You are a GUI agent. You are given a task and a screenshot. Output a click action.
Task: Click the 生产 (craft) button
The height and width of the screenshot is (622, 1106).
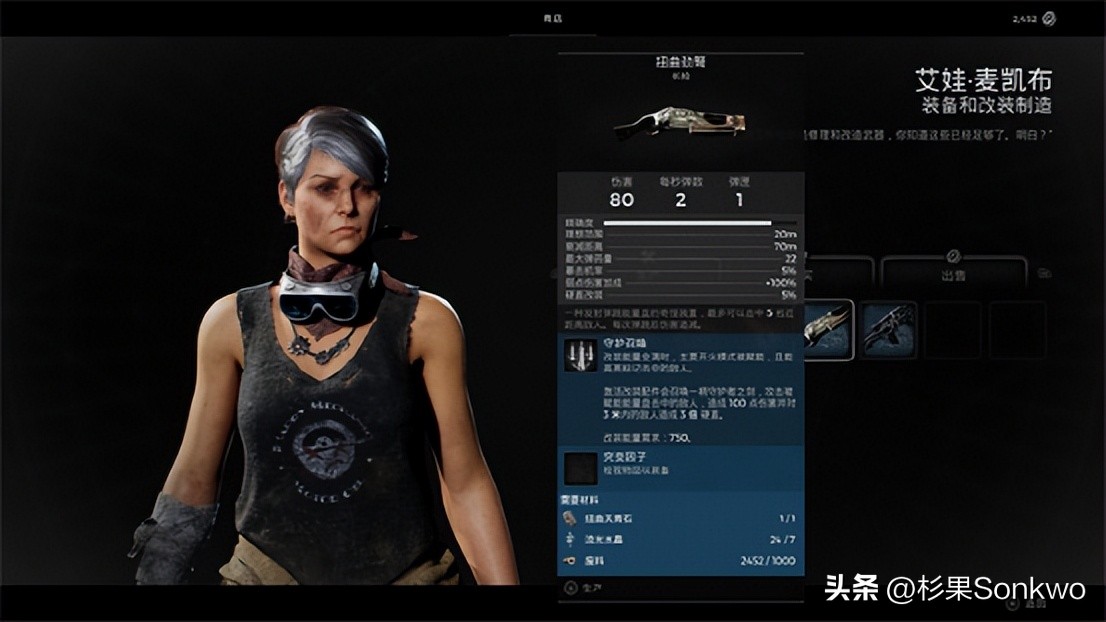[x=585, y=589]
